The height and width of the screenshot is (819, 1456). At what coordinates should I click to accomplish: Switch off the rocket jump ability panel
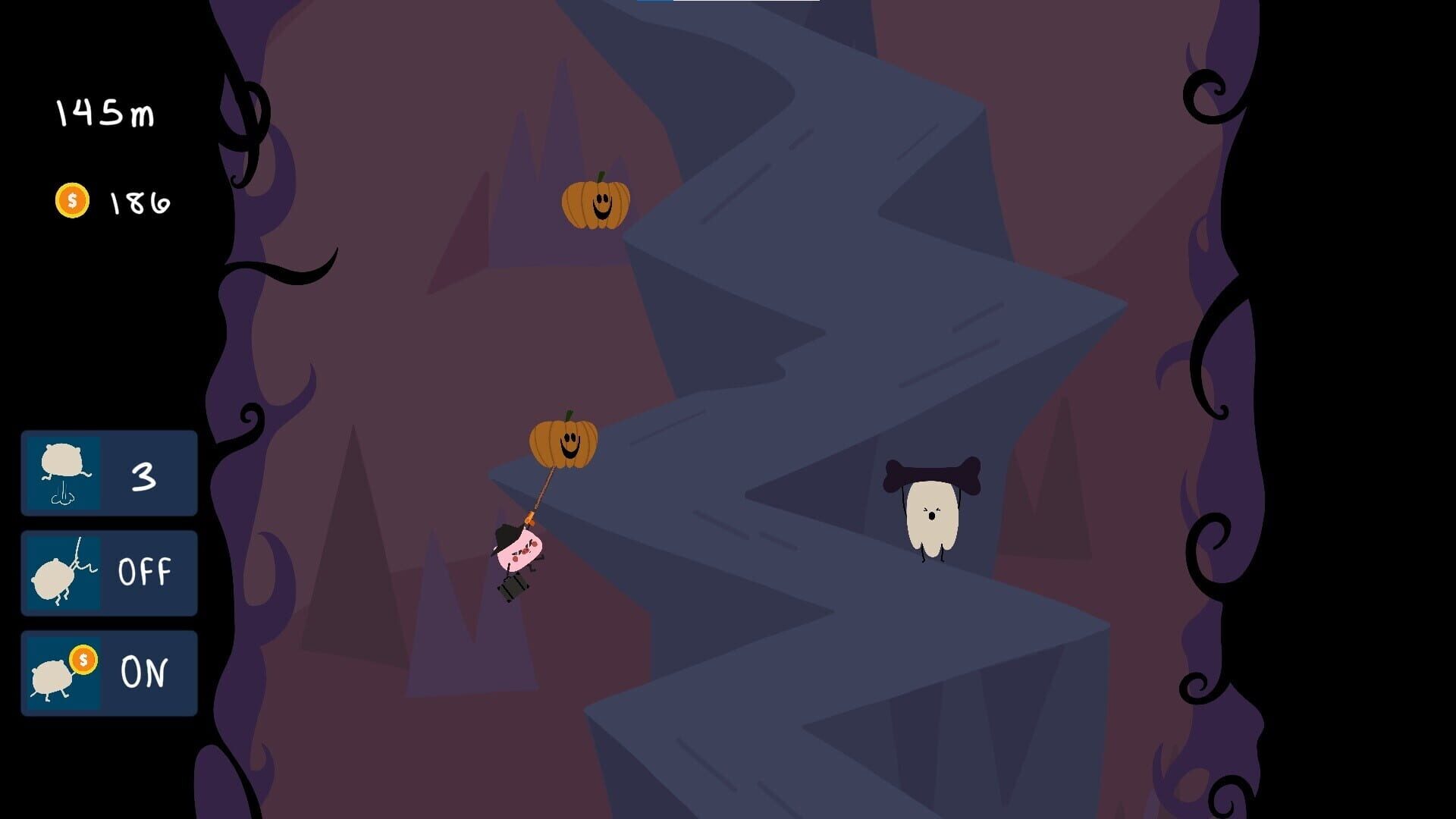tap(109, 472)
